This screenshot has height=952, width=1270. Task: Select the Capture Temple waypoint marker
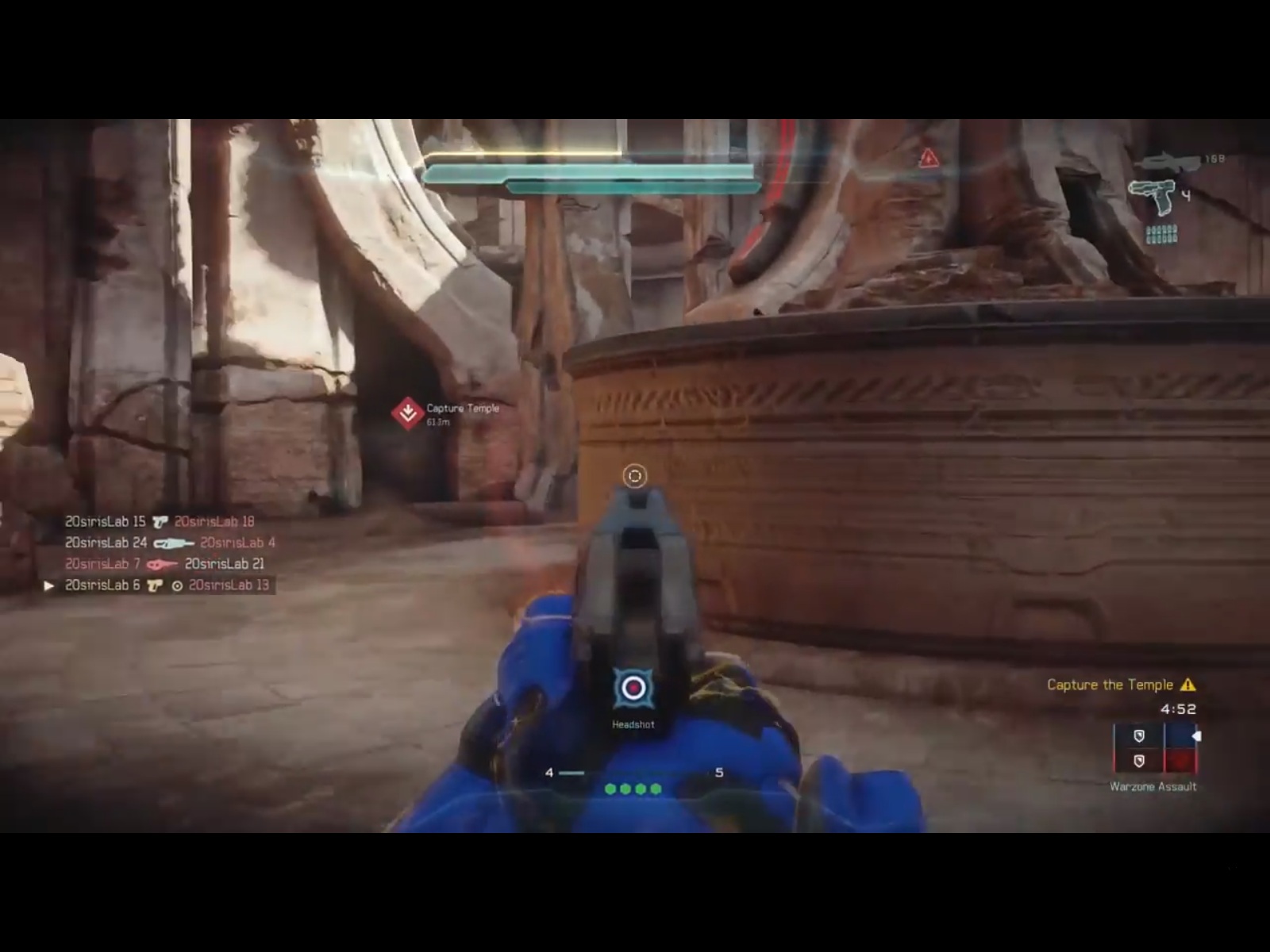406,411
